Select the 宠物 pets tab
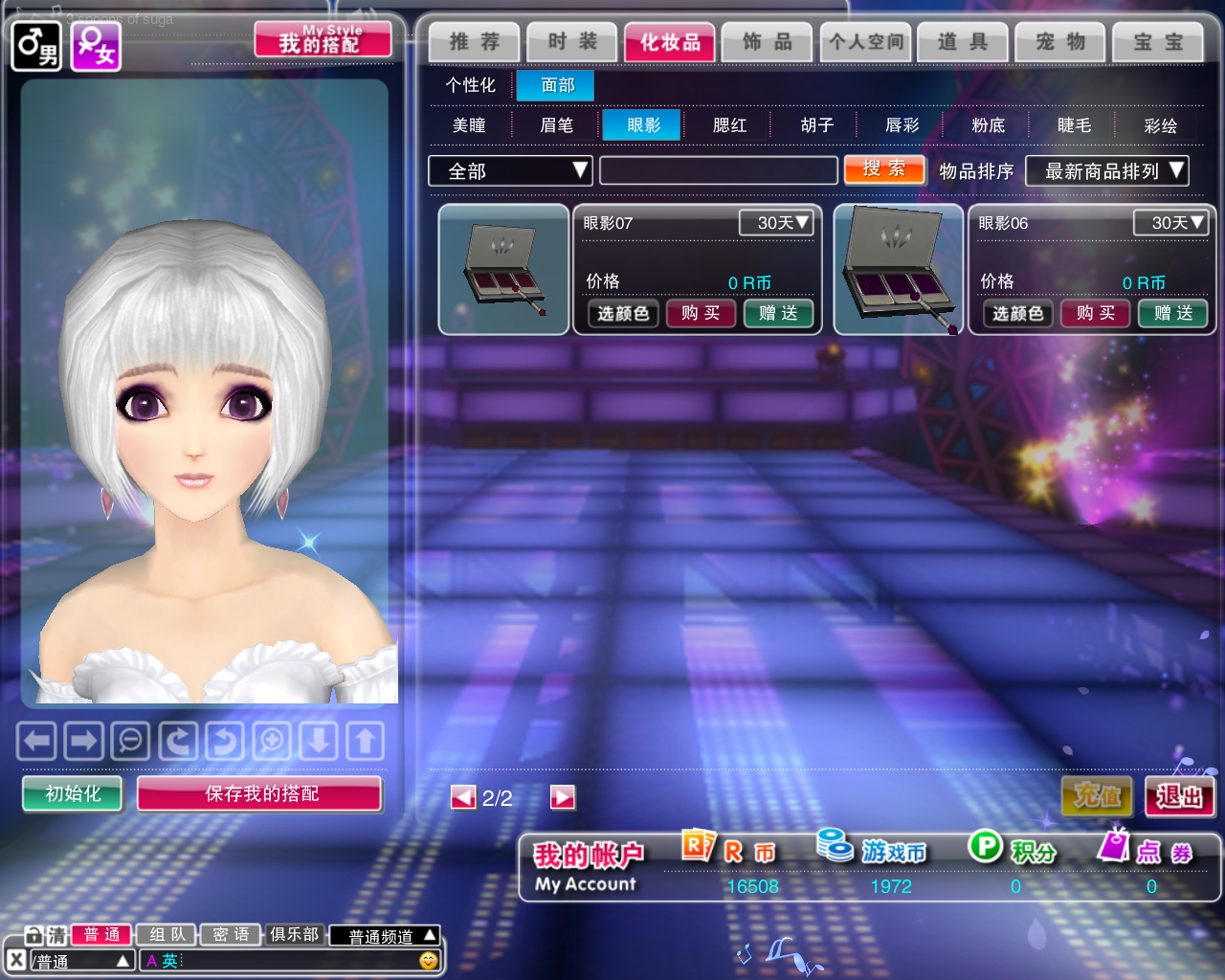Screen dimensions: 1225x980 (x=1060, y=42)
